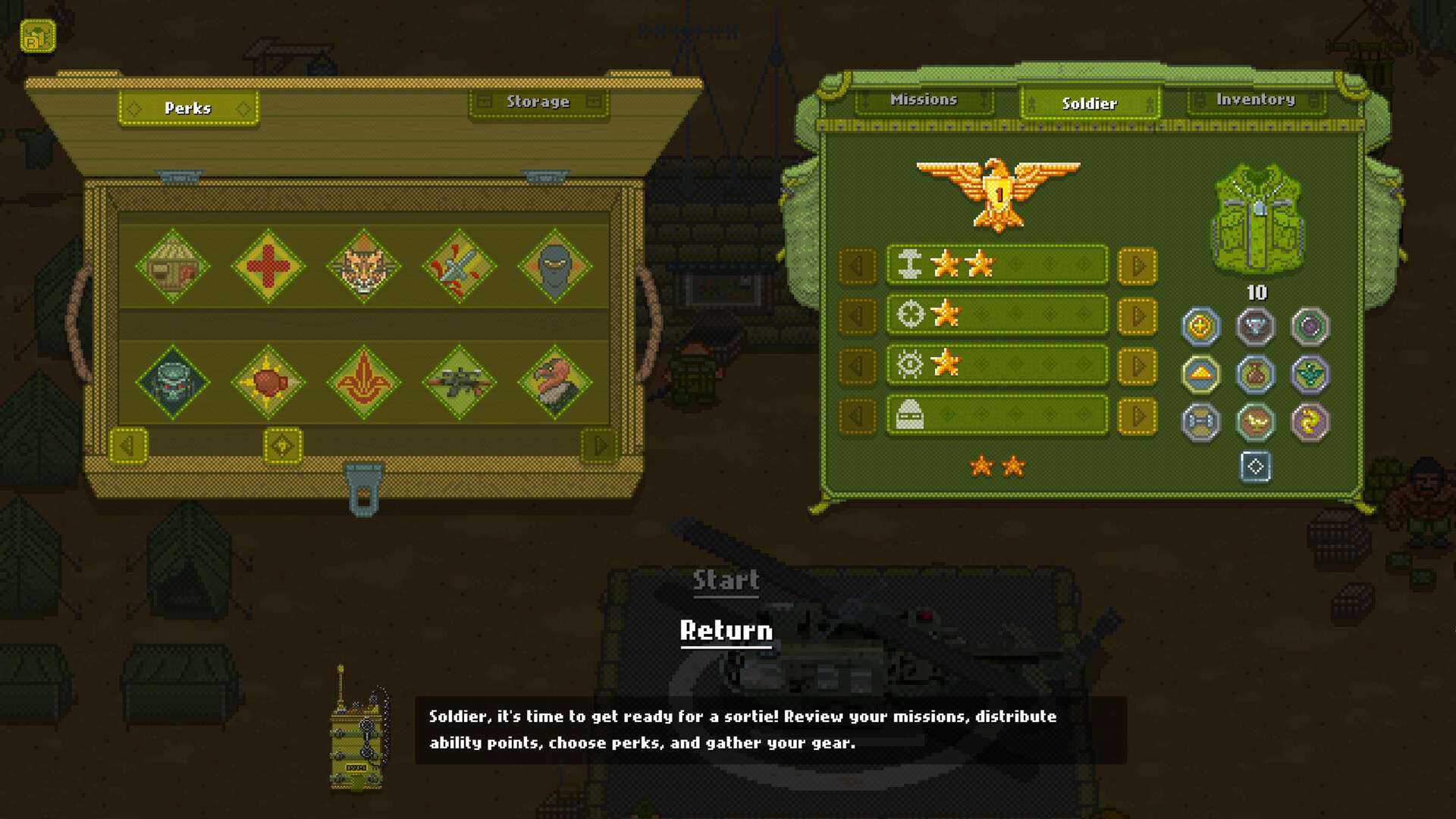Select the Soldier tab
This screenshot has height=819, width=1456.
pyautogui.click(x=1089, y=104)
